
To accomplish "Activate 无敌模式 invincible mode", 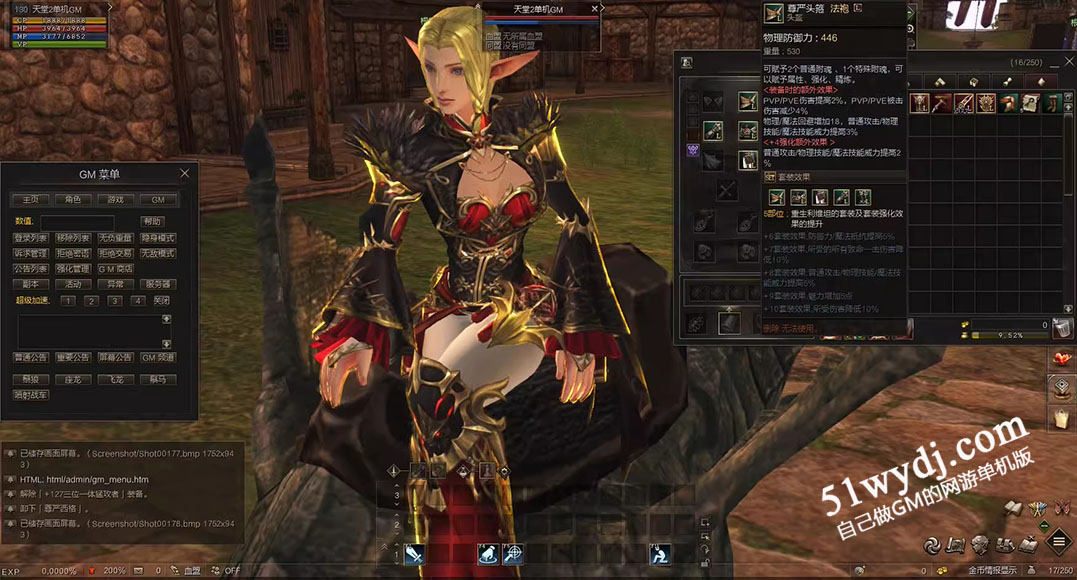I will click(158, 253).
